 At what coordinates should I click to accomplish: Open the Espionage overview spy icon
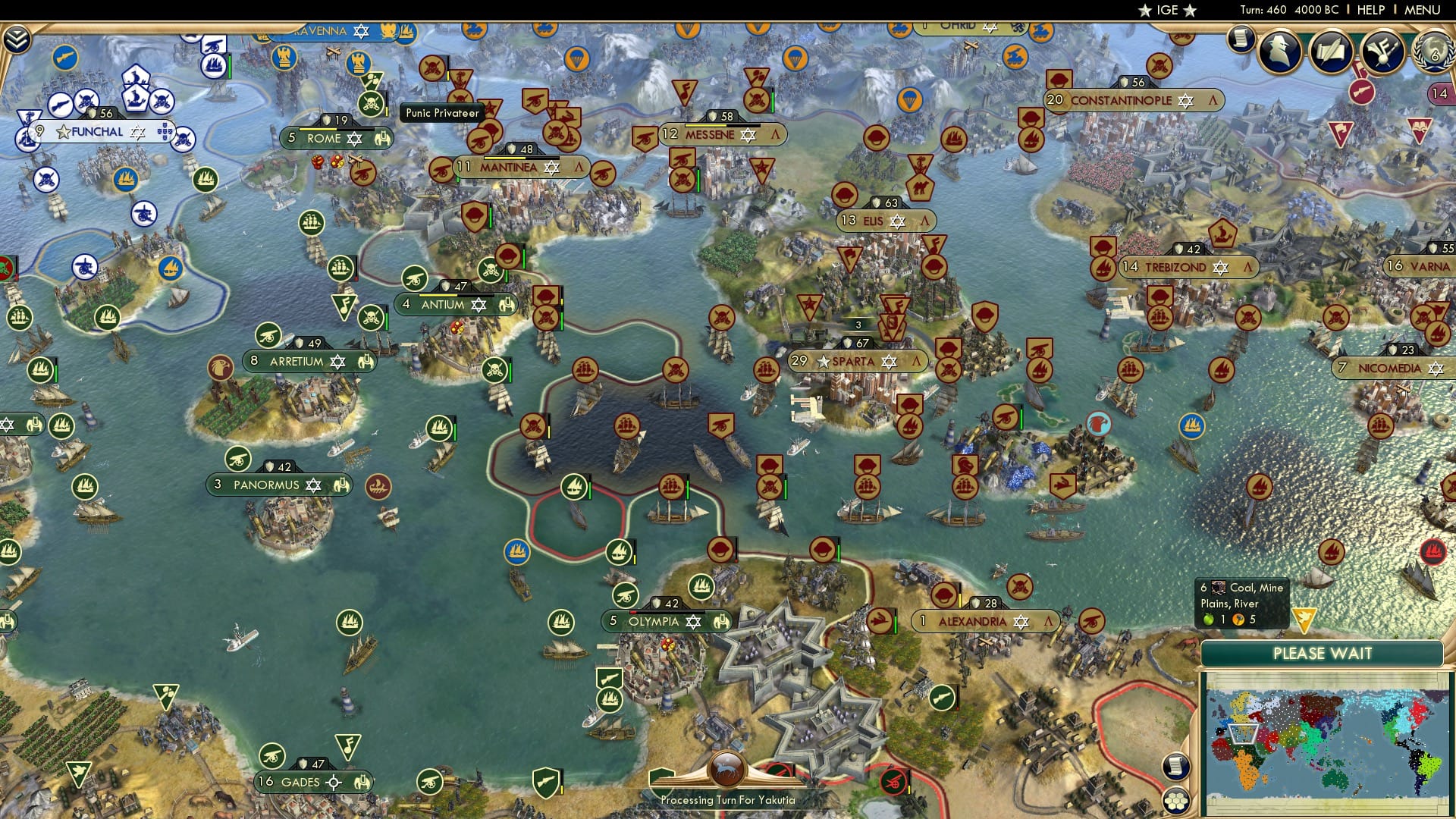(x=1279, y=52)
